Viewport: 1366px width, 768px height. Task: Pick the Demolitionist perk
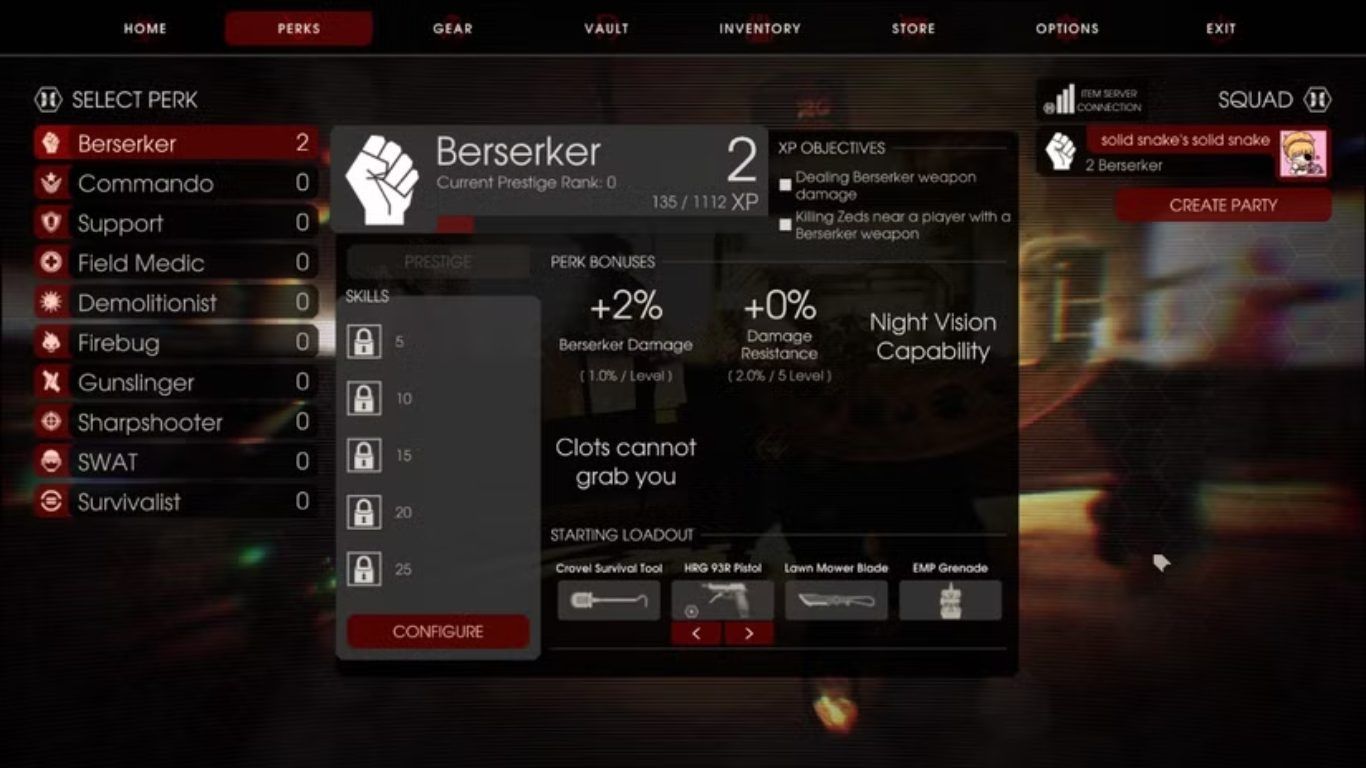(x=175, y=303)
